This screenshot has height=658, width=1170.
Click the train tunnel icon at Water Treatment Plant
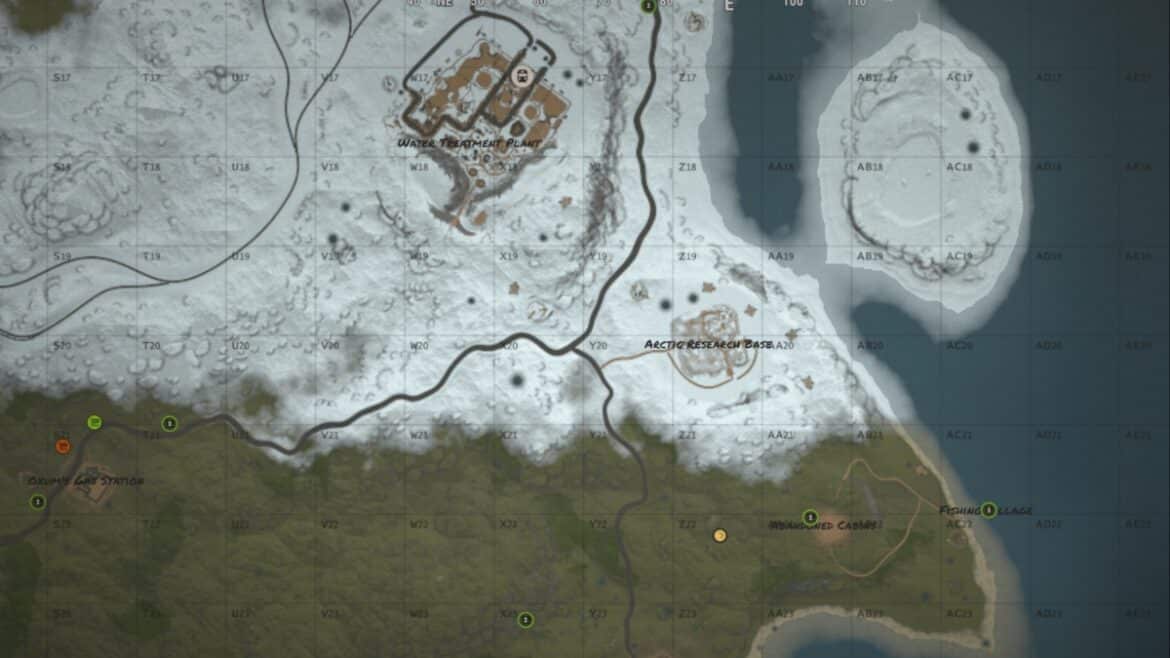coord(519,75)
